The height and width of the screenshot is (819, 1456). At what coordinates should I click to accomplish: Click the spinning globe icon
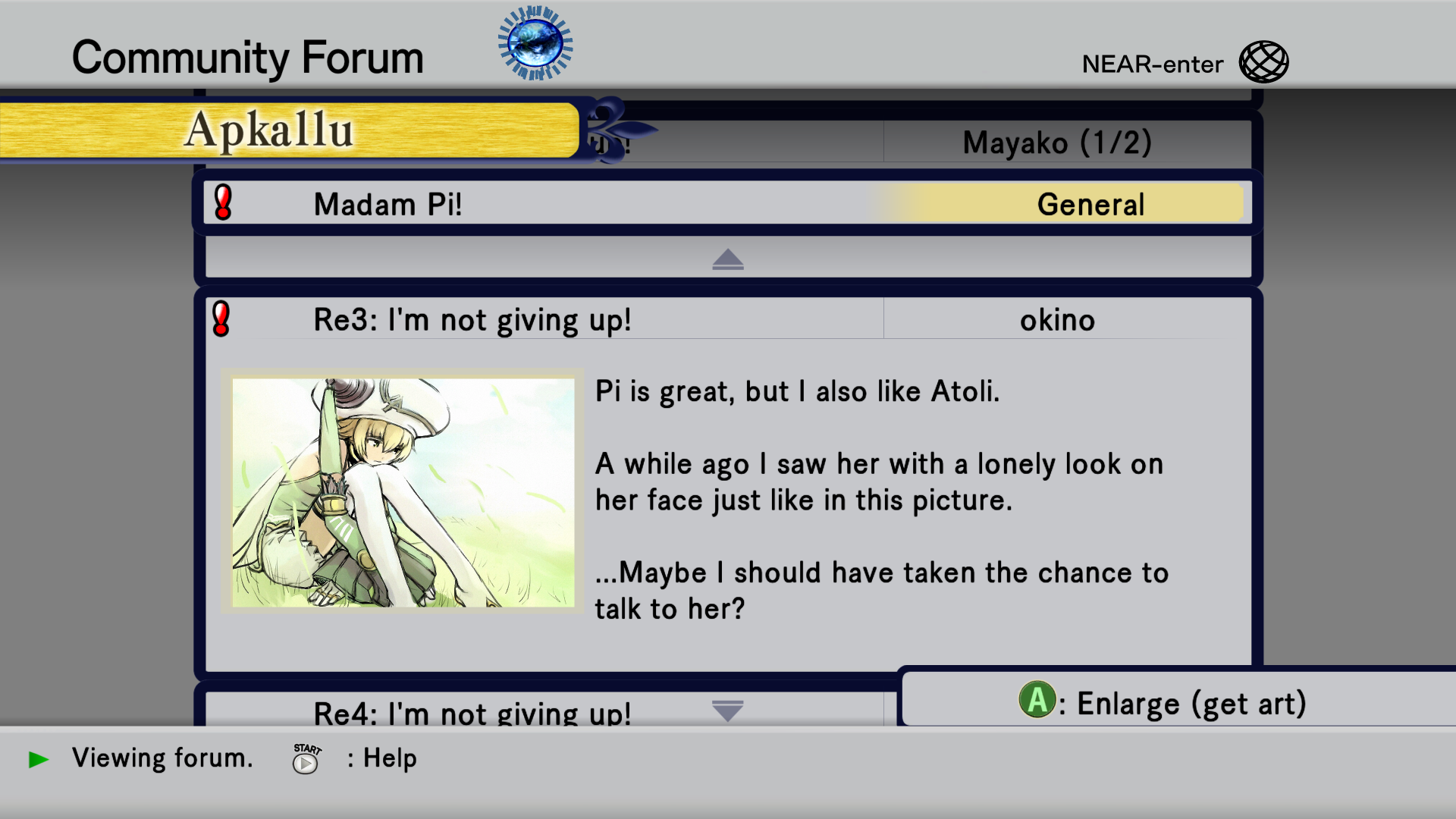point(535,44)
